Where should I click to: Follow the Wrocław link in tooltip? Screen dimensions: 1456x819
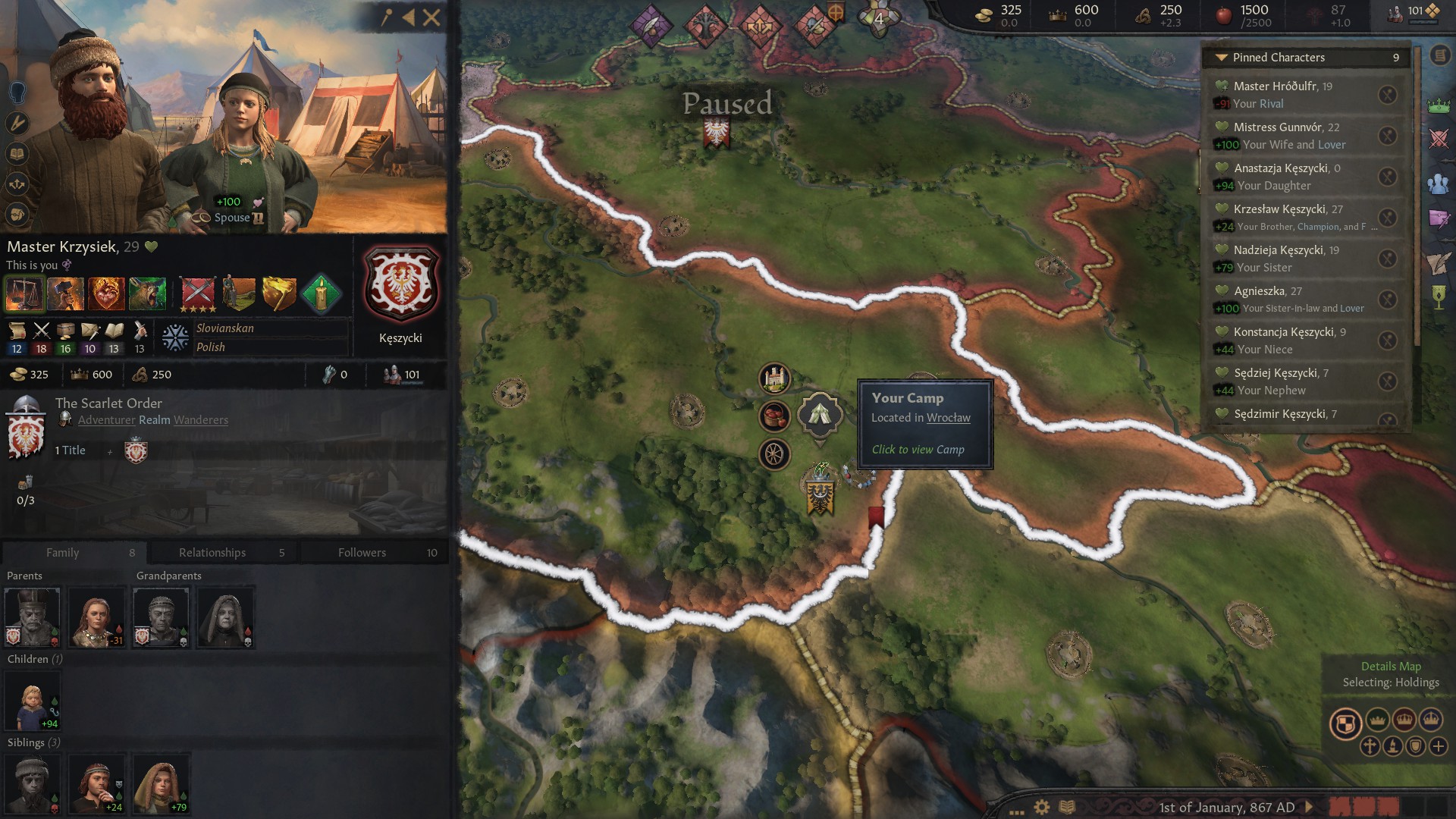(x=948, y=418)
